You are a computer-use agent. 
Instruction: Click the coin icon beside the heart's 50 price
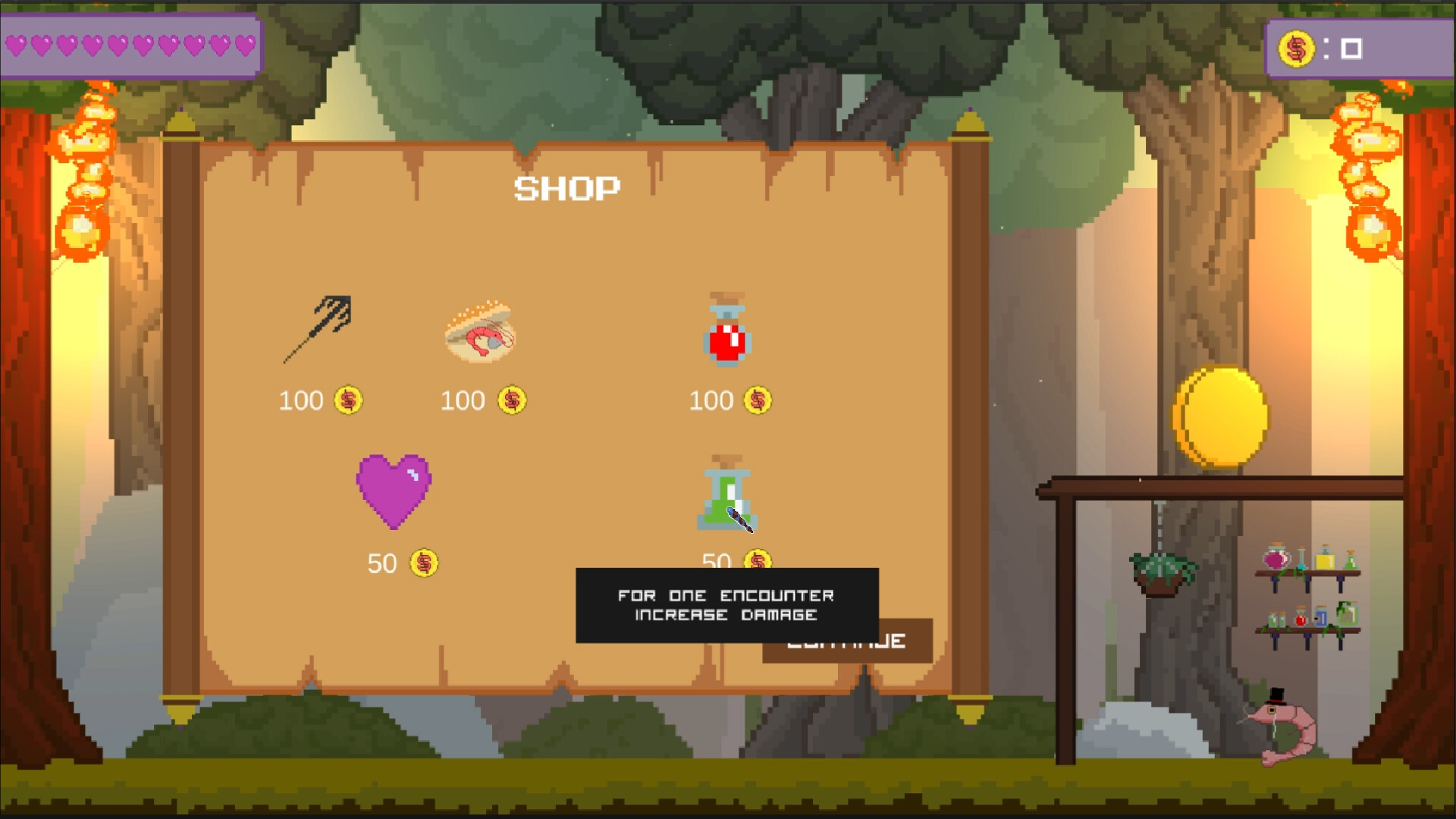pyautogui.click(x=425, y=563)
